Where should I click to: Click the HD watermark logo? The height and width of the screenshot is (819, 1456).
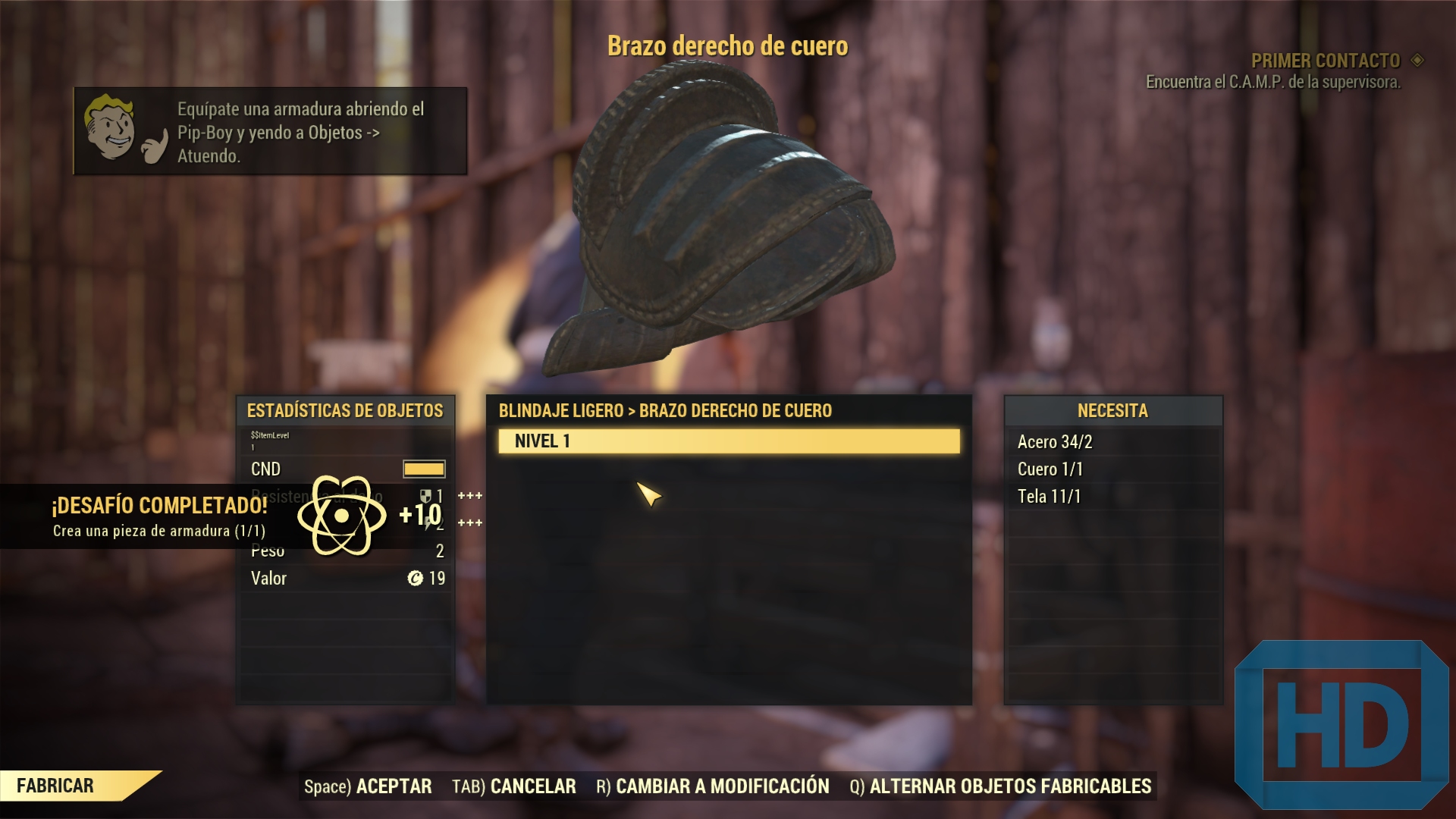point(1341,725)
